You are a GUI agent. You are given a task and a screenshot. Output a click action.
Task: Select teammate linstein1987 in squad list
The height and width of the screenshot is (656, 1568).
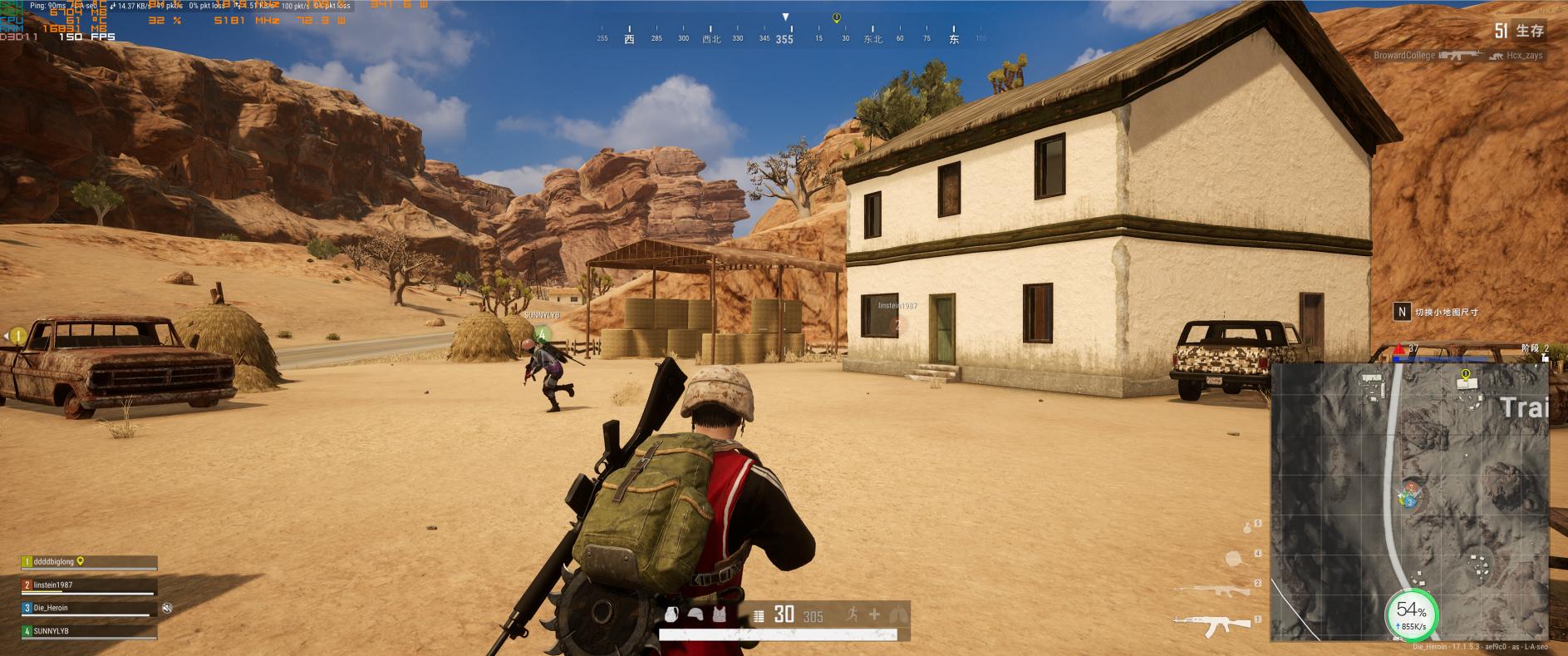(89, 585)
